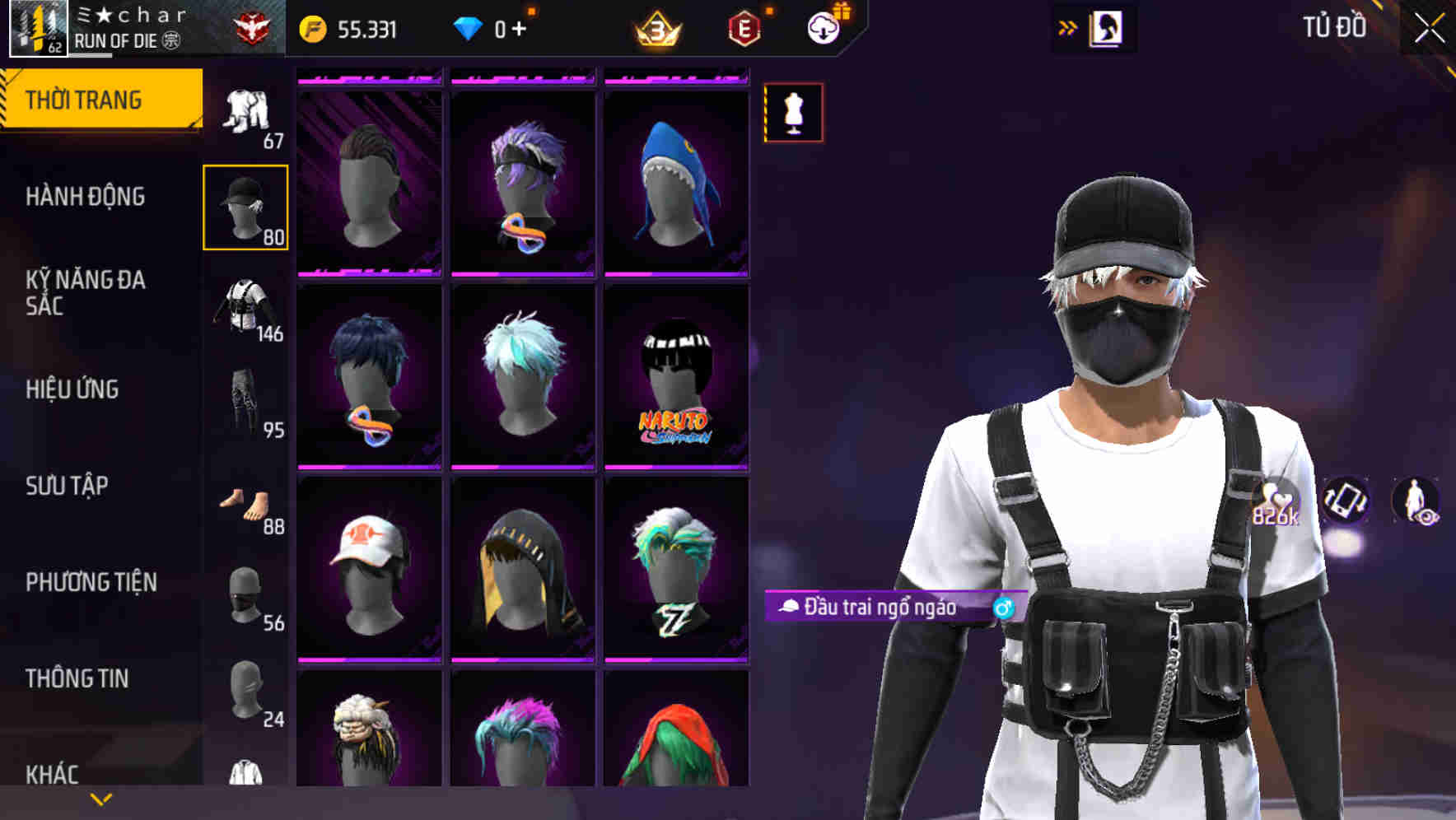Open the character album icon near top center
The image size is (1456, 820).
pyautogui.click(x=1107, y=28)
